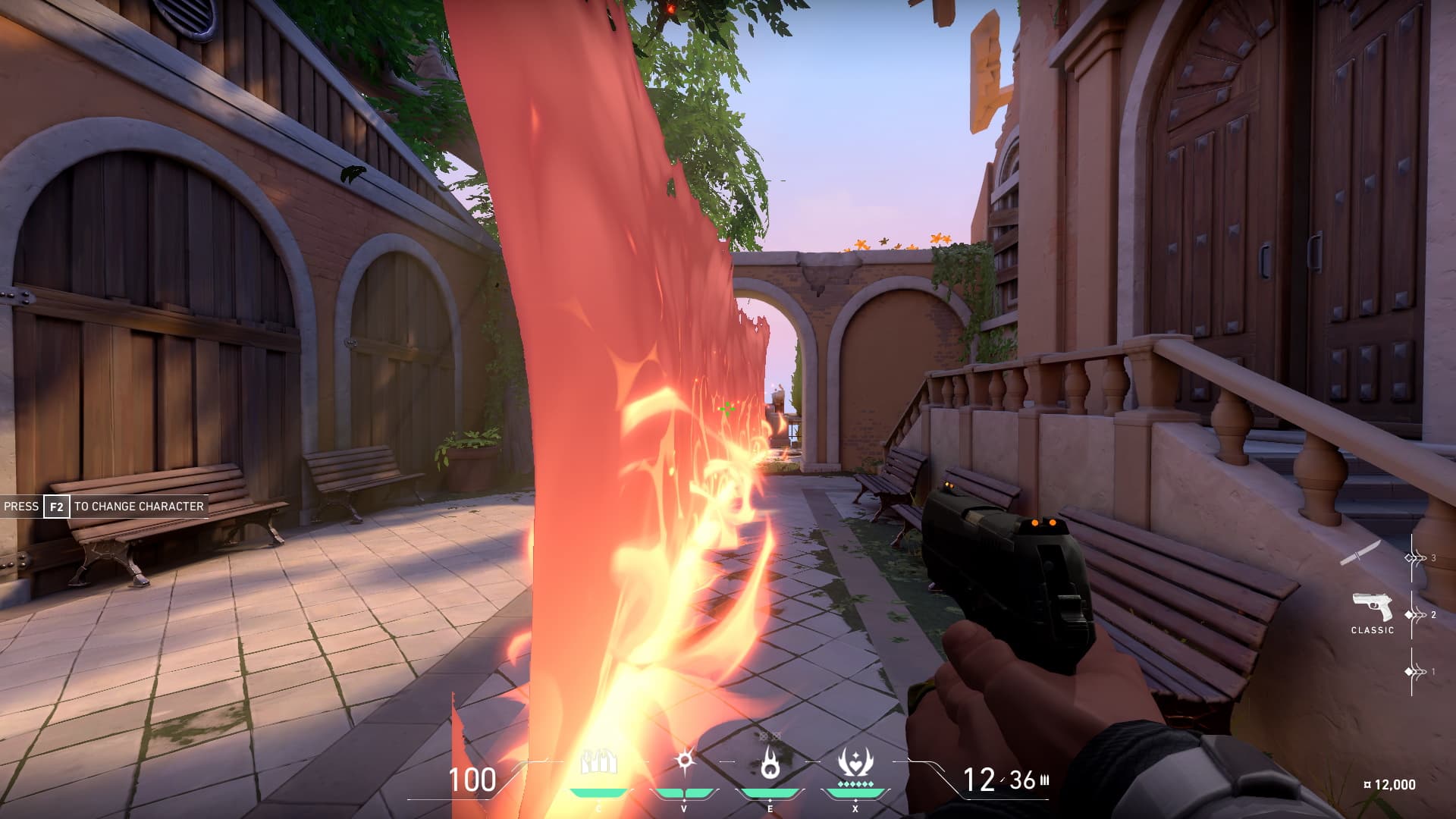Click the 100 health readout
The width and height of the screenshot is (1456, 819).
point(472,778)
